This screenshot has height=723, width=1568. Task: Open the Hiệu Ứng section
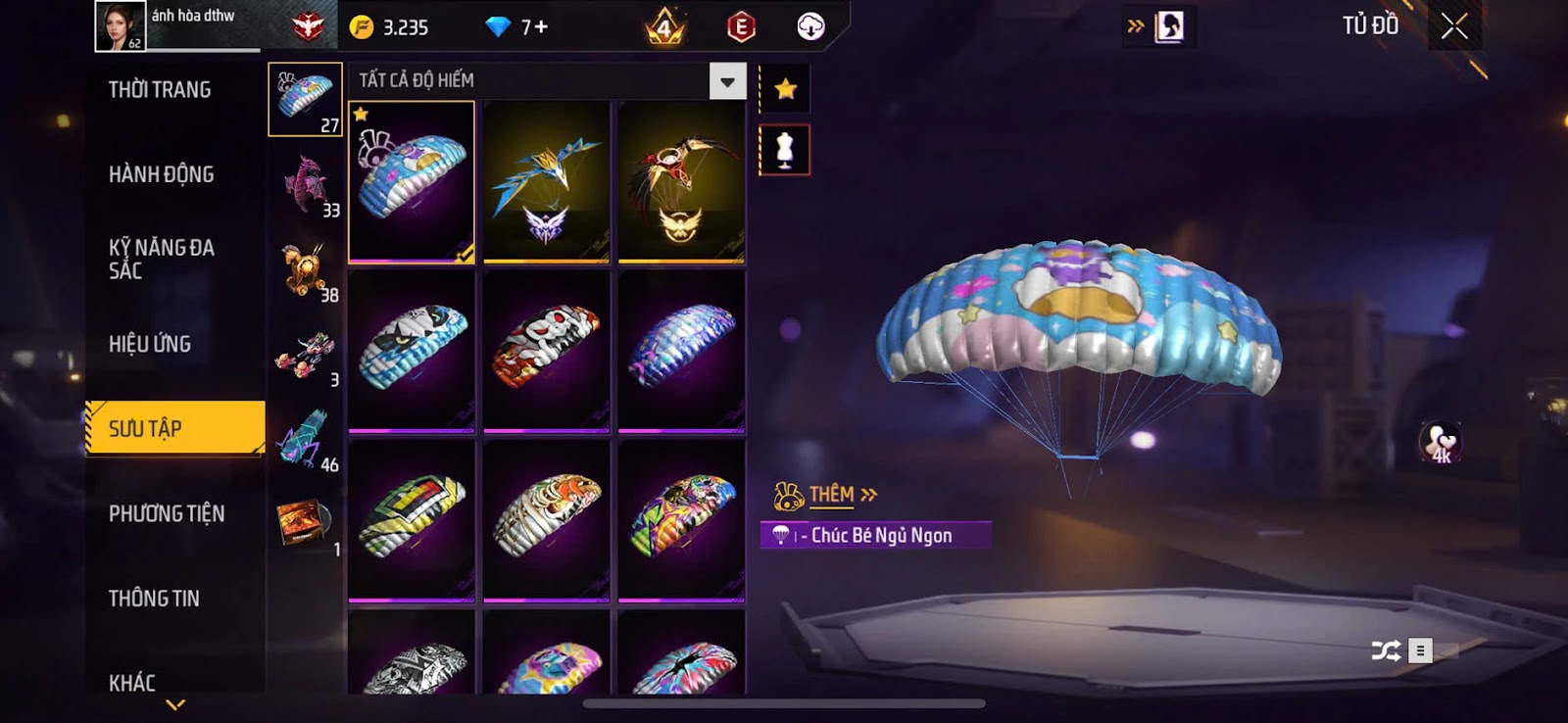150,344
